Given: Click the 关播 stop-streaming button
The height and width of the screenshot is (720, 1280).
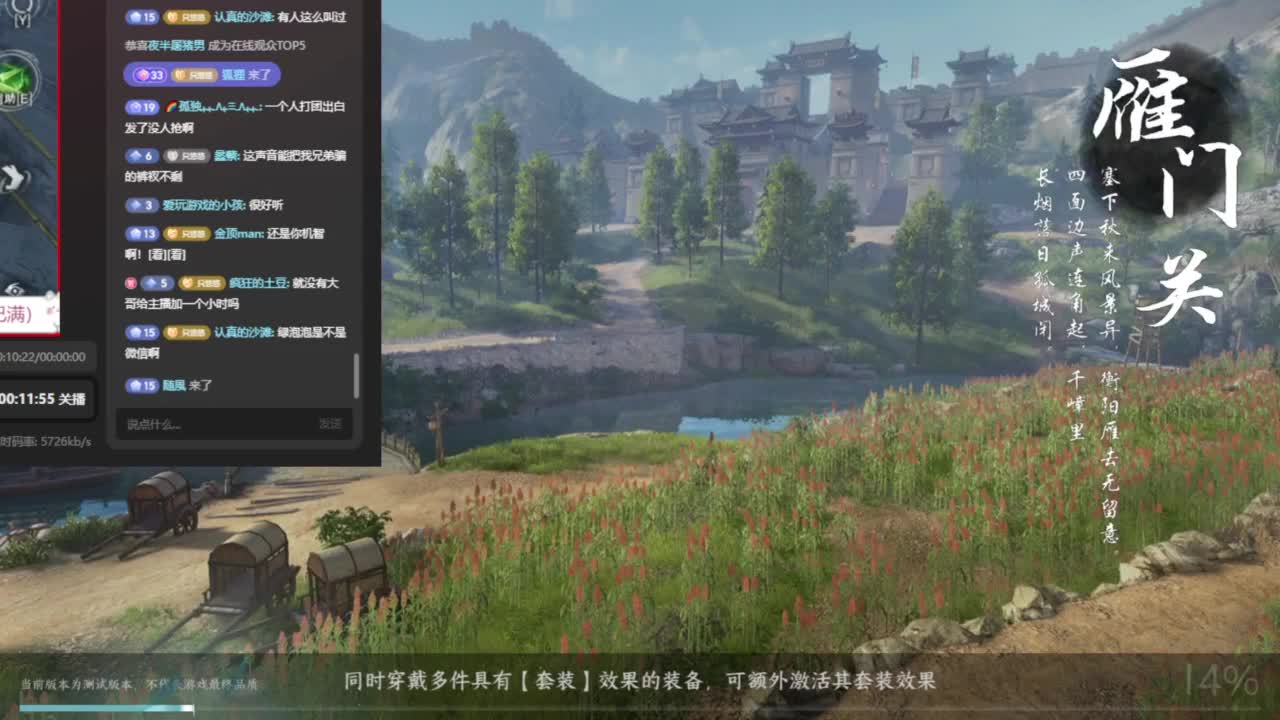Looking at the screenshot, I should [73, 399].
